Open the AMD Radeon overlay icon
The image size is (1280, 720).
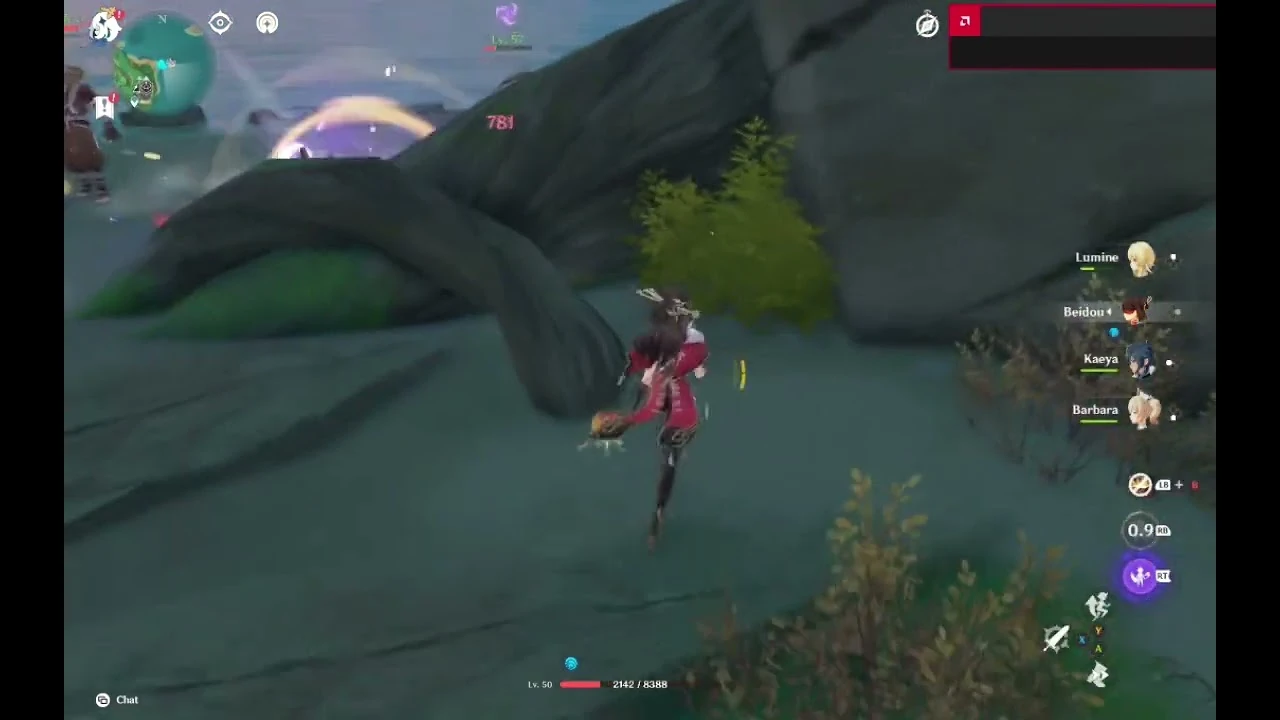tap(964, 20)
